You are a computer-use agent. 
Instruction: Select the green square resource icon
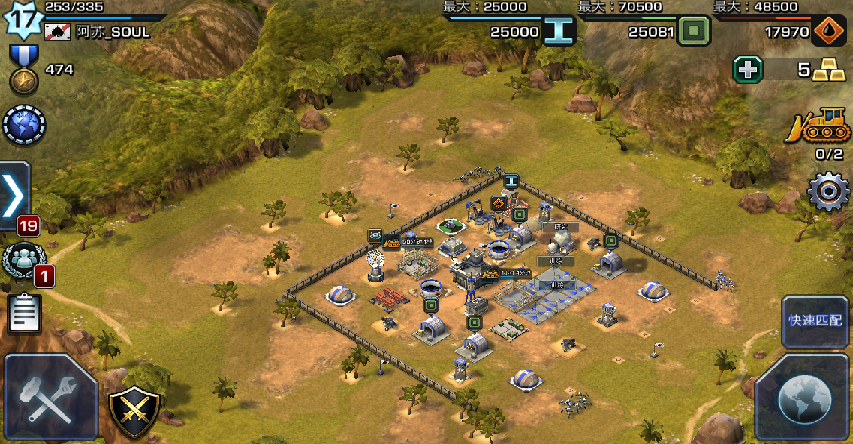[x=692, y=32]
